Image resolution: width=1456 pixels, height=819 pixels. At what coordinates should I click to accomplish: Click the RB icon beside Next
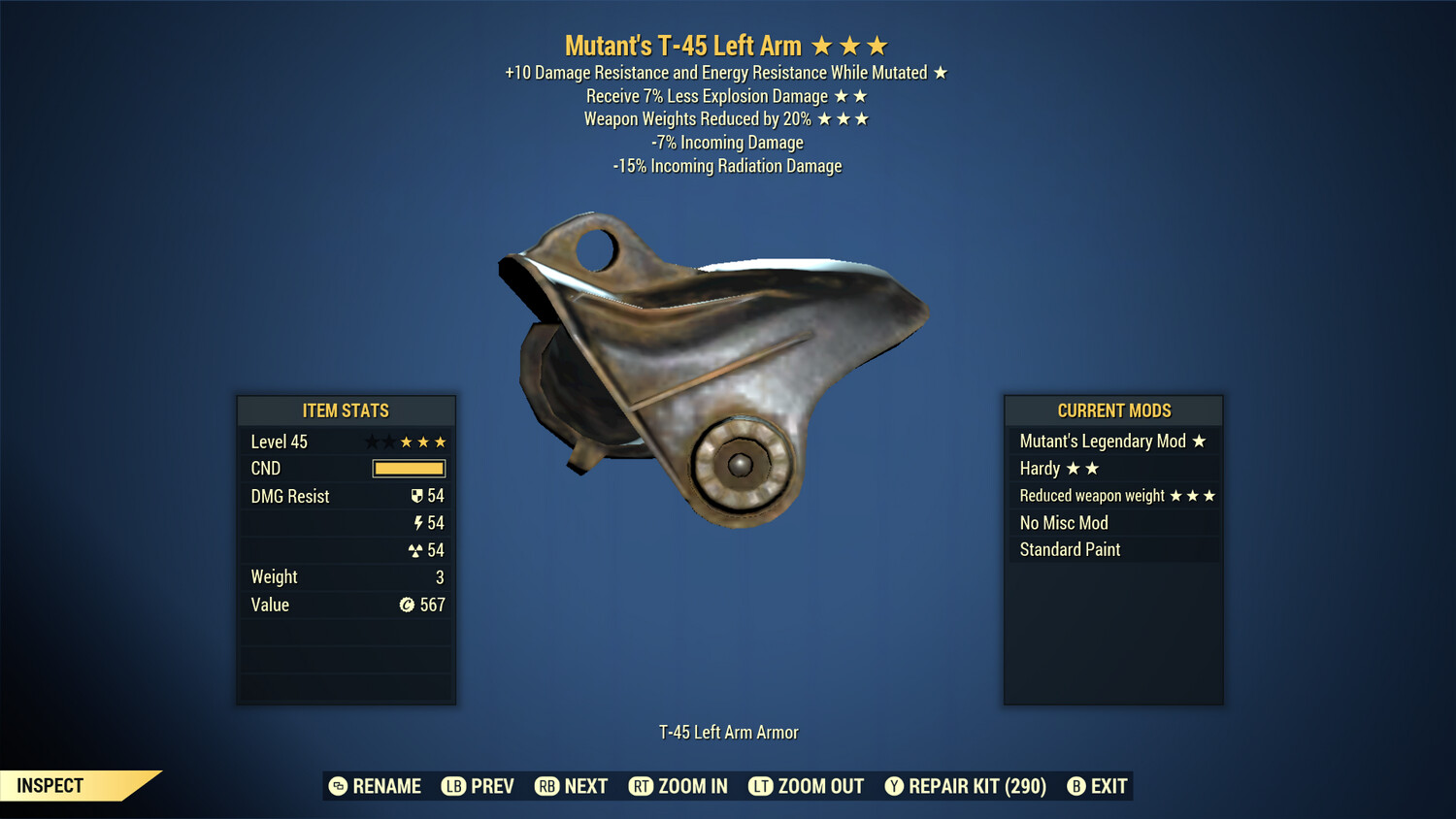pos(545,786)
